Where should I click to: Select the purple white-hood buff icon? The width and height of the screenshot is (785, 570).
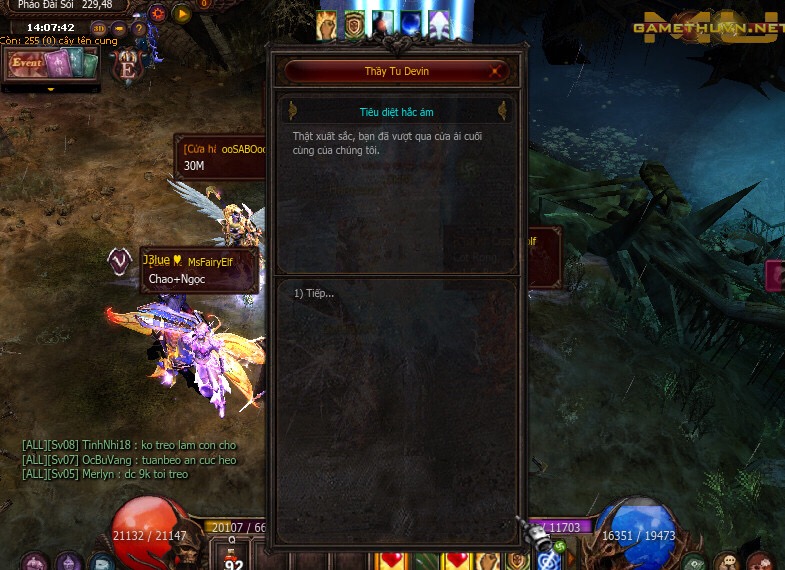coord(439,24)
